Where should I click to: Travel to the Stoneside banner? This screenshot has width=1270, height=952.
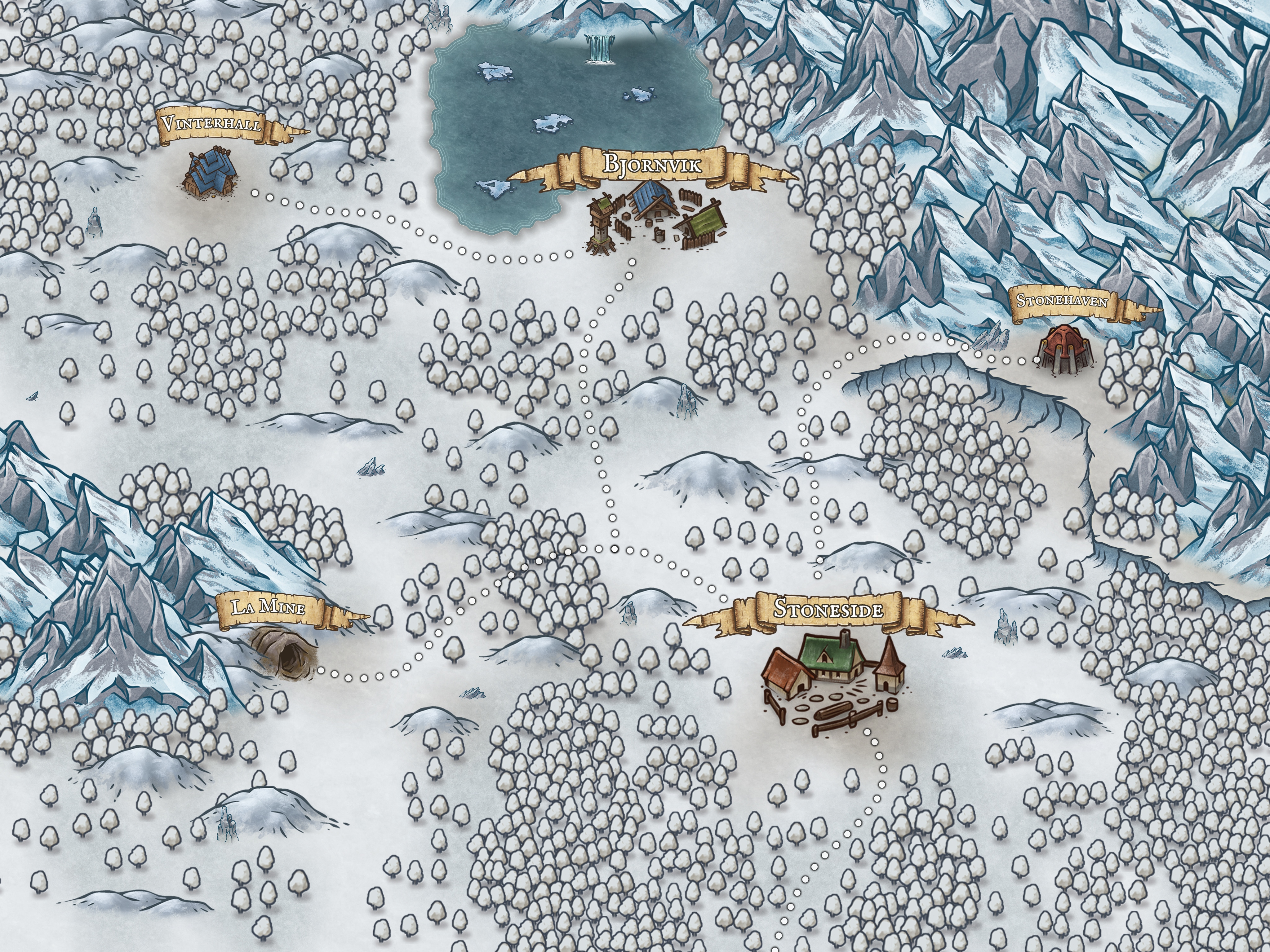tap(828, 610)
